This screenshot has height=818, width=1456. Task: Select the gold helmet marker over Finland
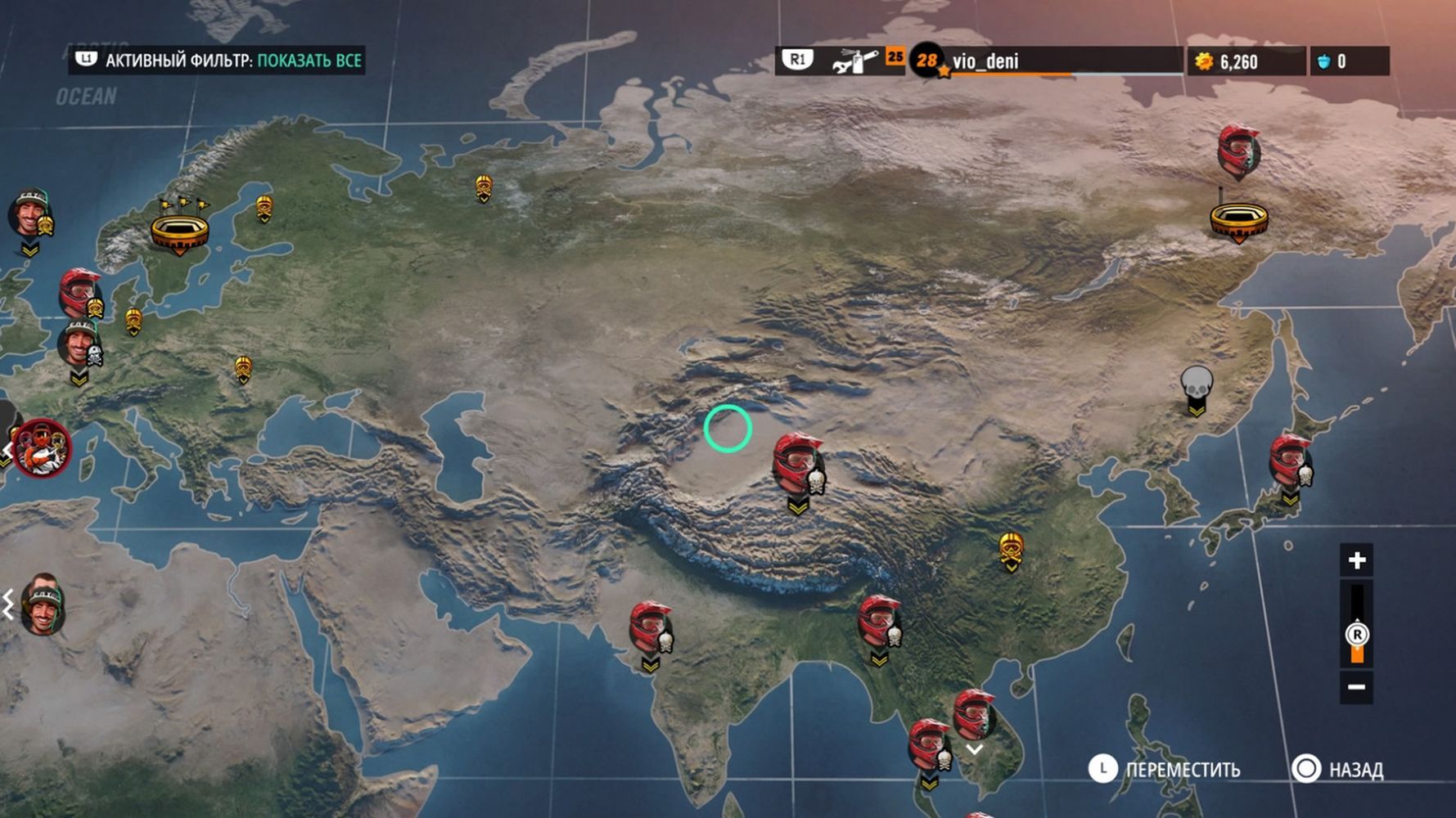tap(264, 208)
